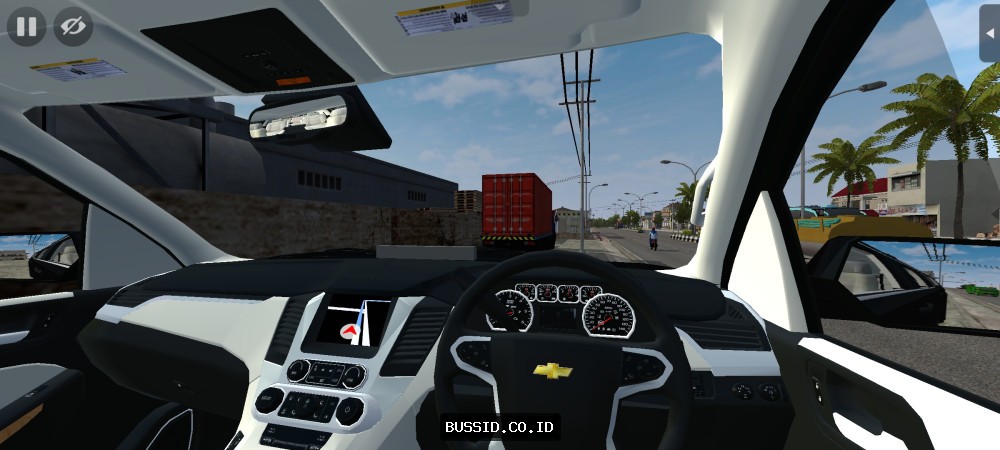Toggle HUD visibility with the crossed-eye icon
This screenshot has width=1000, height=450.
point(72,26)
